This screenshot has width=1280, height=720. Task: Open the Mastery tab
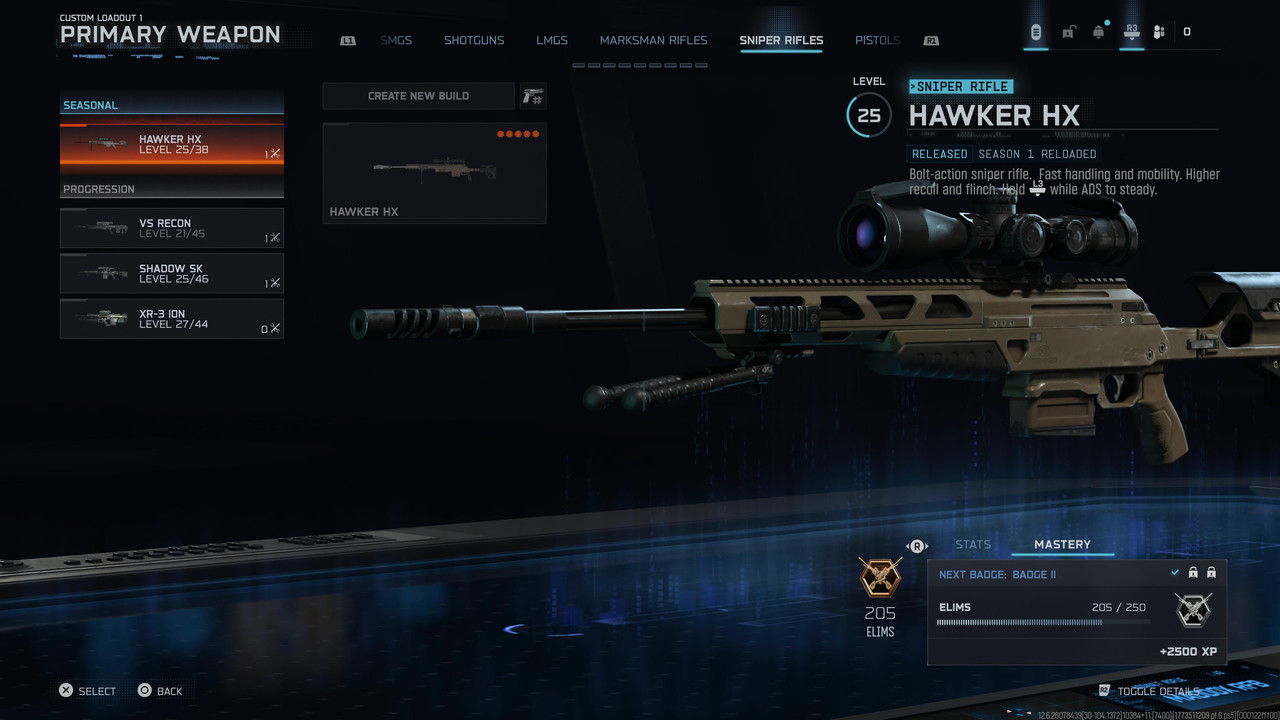click(x=1062, y=544)
